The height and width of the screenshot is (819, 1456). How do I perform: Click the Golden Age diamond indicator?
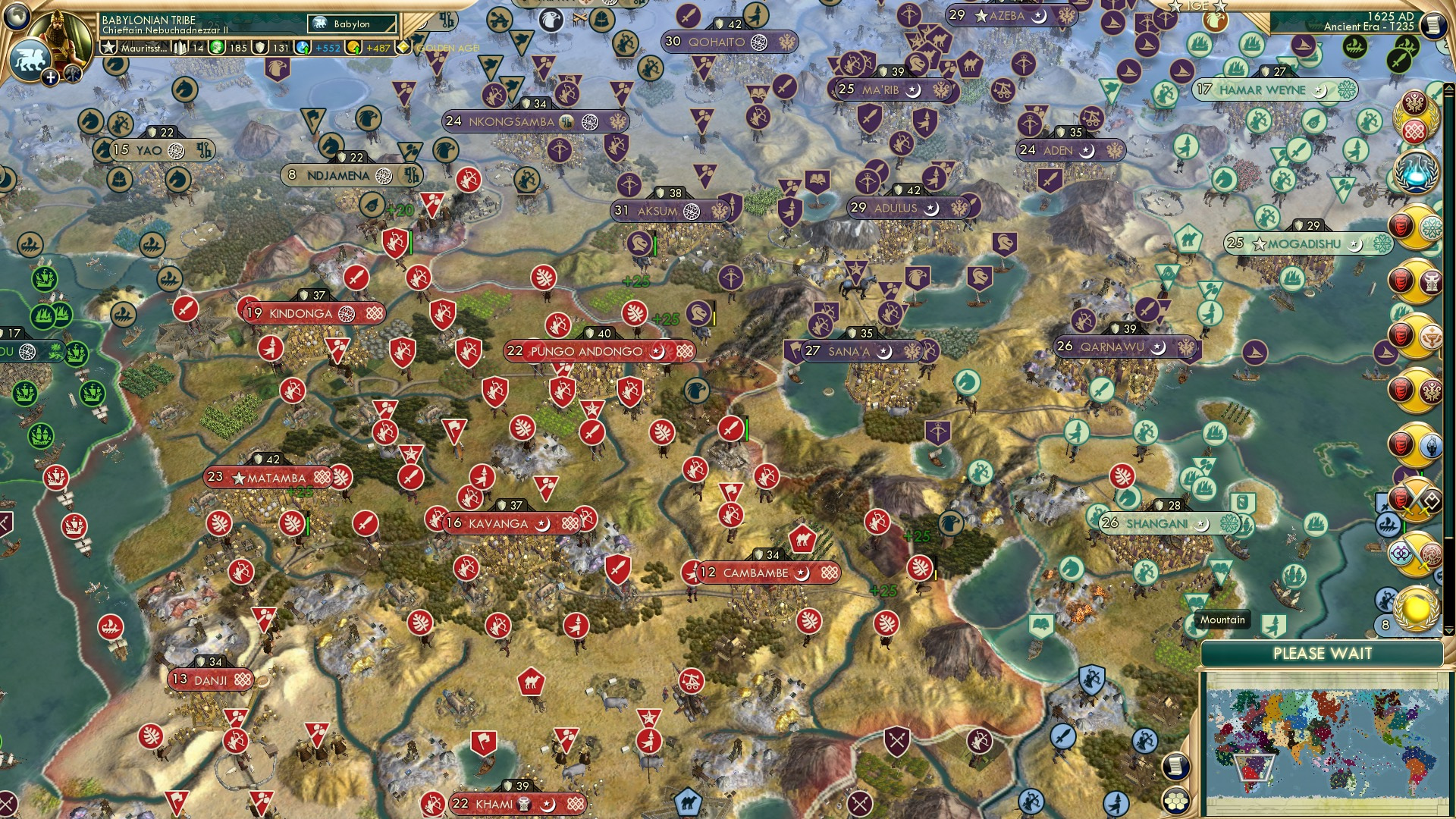[x=404, y=46]
